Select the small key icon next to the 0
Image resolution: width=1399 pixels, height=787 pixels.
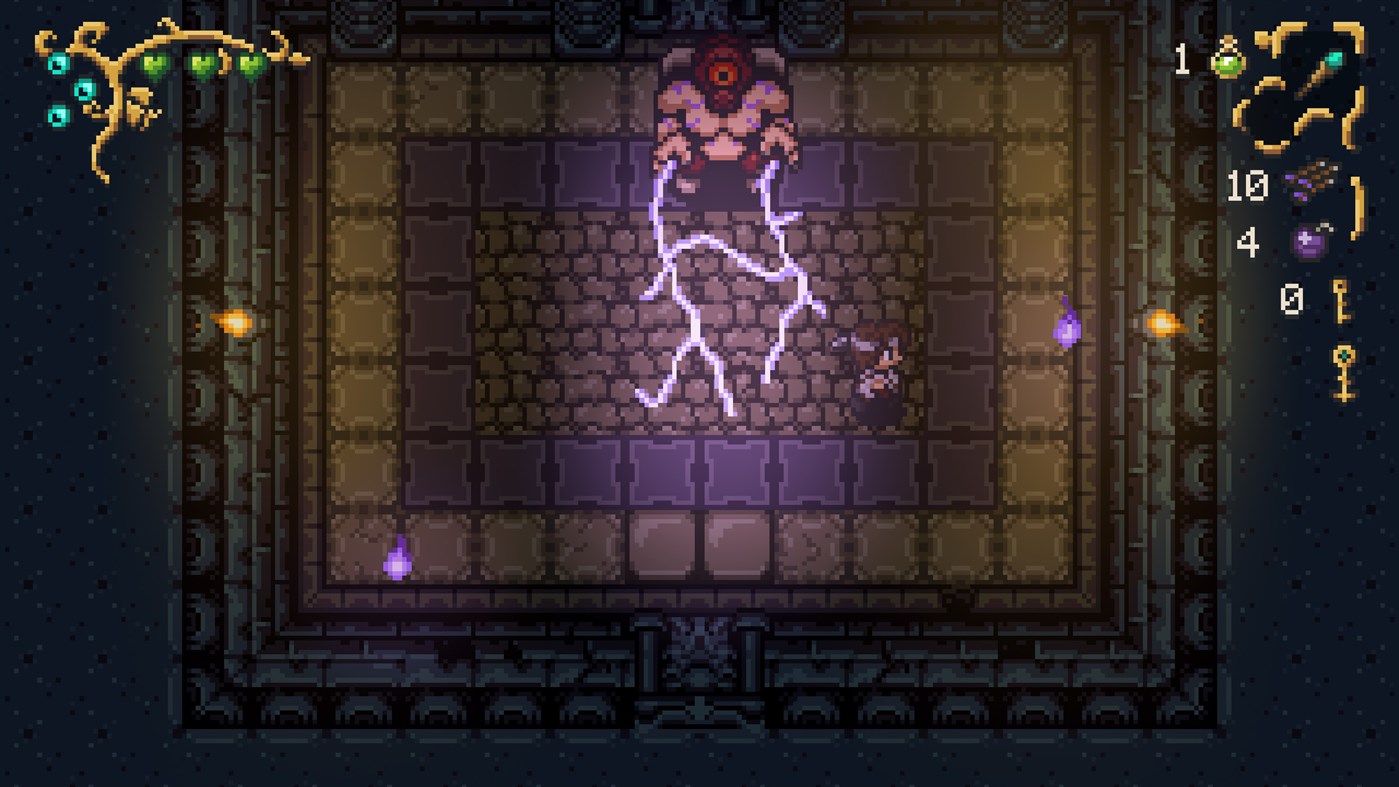click(x=1340, y=300)
